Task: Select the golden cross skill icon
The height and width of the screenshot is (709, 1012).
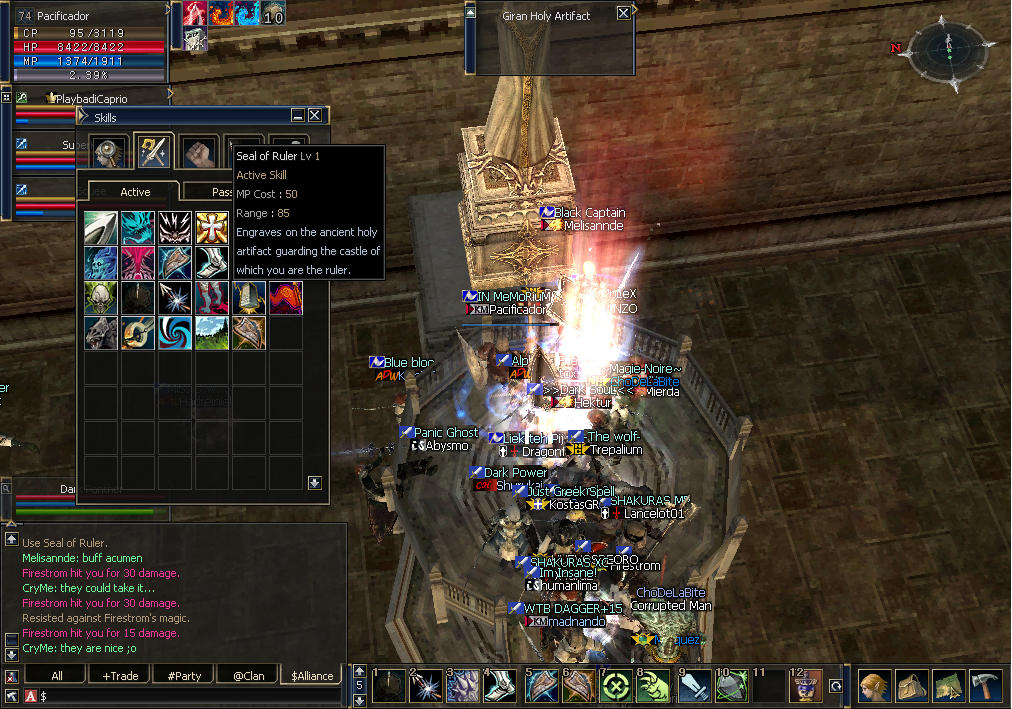Action: 211,227
